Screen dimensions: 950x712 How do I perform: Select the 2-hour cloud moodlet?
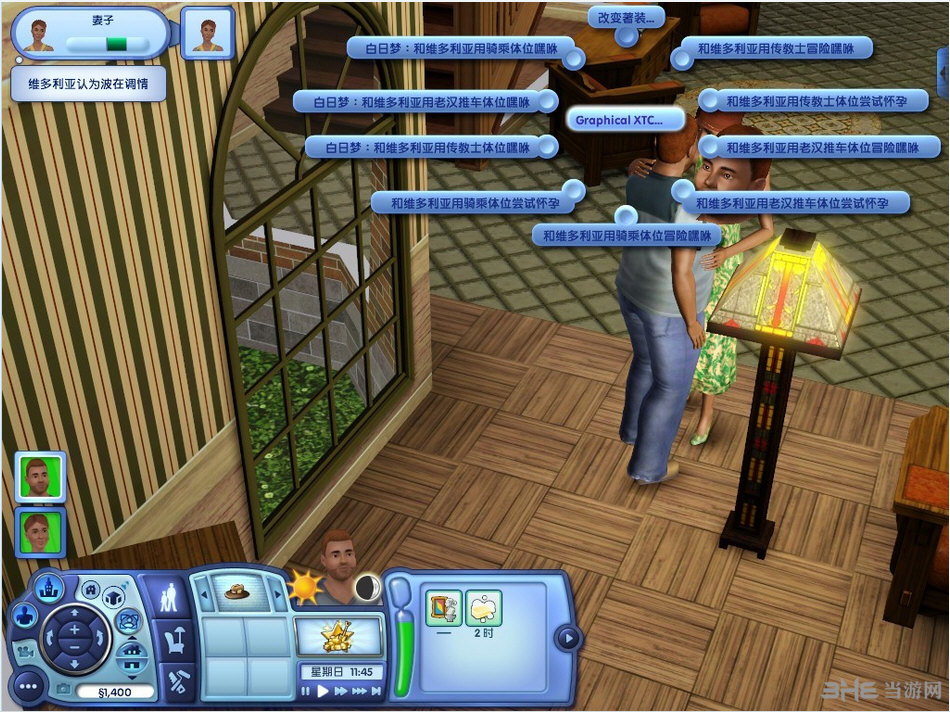pyautogui.click(x=484, y=607)
